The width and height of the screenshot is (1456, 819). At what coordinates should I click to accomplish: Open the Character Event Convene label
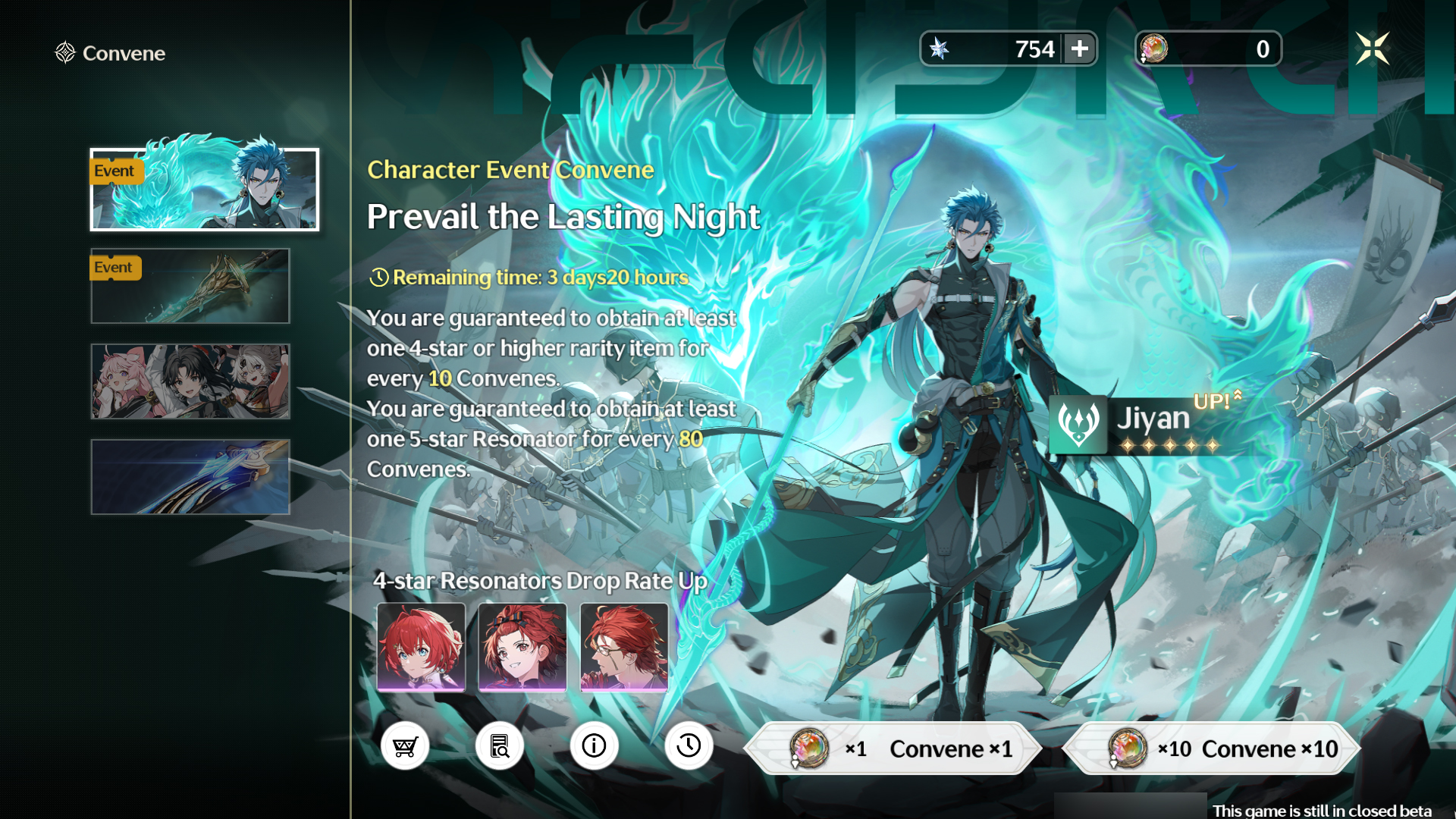[x=509, y=170]
